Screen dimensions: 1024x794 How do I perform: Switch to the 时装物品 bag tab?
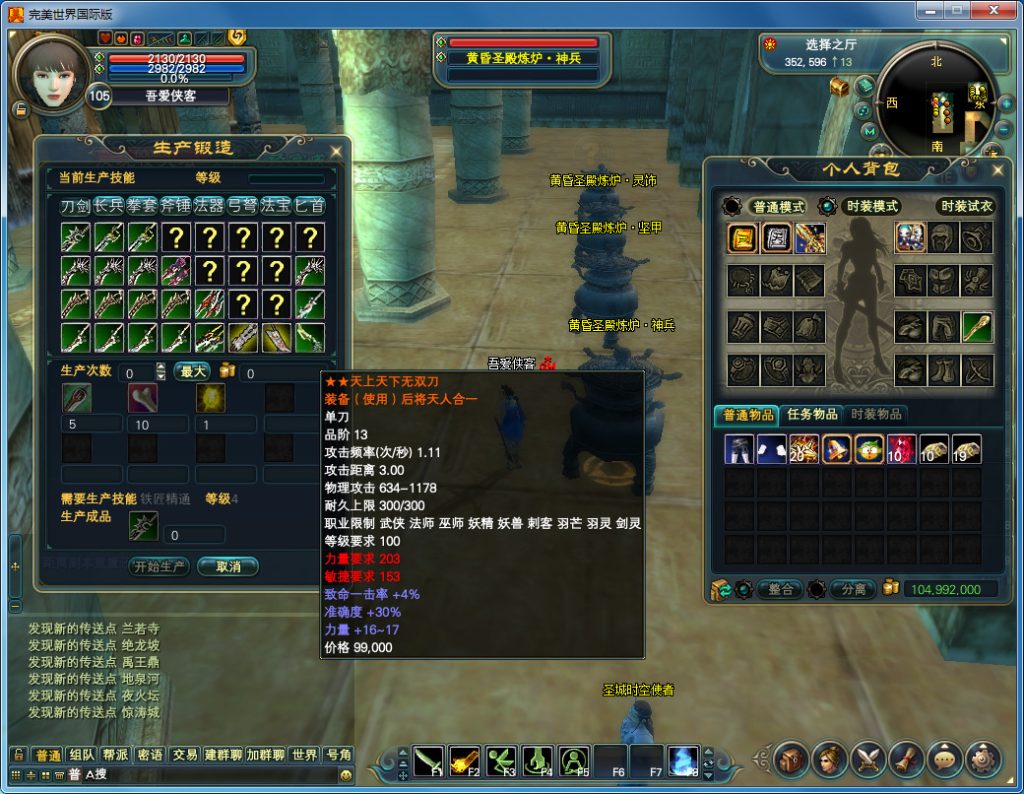(x=875, y=414)
